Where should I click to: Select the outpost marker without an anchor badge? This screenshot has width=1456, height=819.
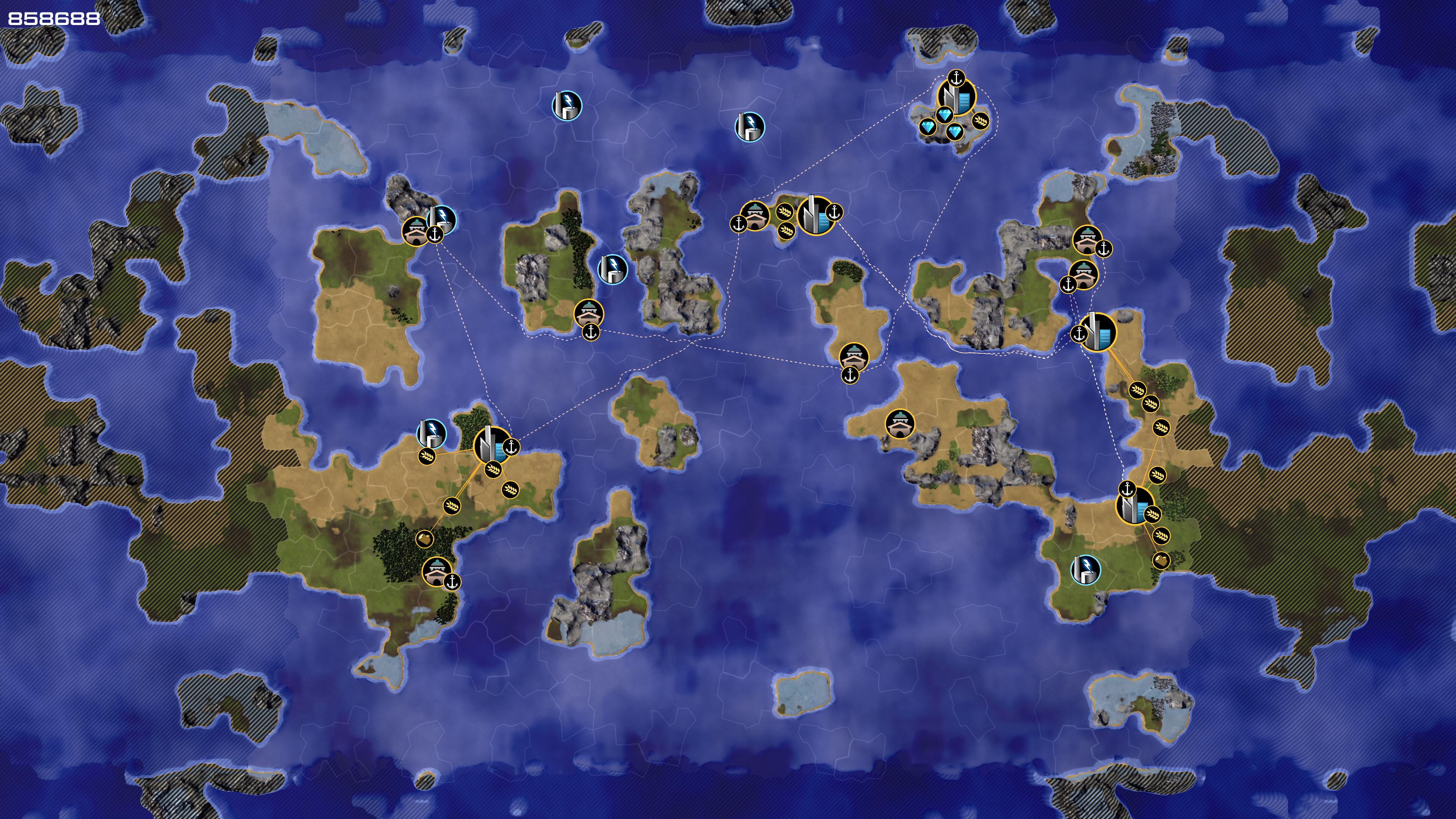coord(899,424)
